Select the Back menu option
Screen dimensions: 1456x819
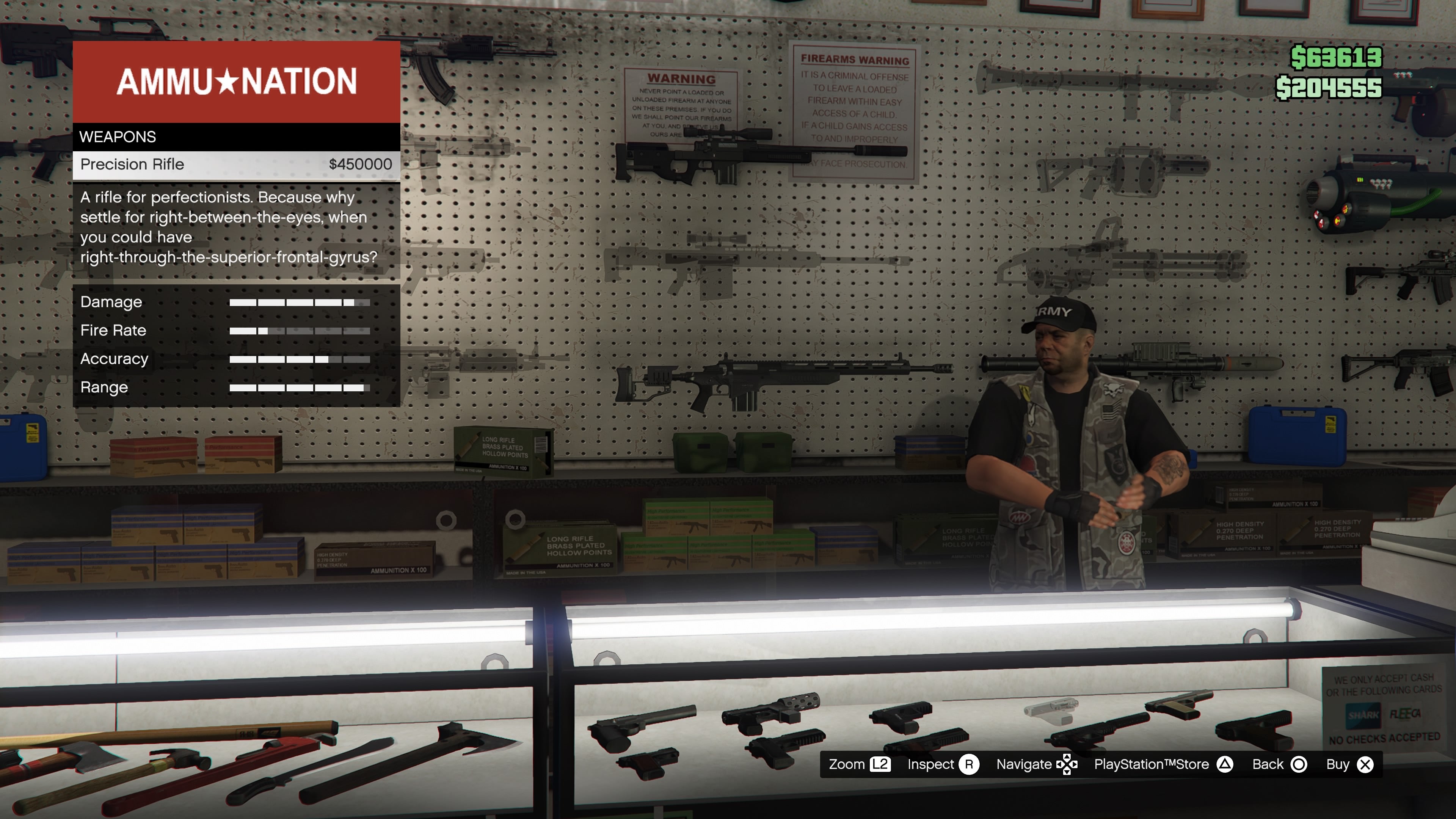(x=1268, y=764)
